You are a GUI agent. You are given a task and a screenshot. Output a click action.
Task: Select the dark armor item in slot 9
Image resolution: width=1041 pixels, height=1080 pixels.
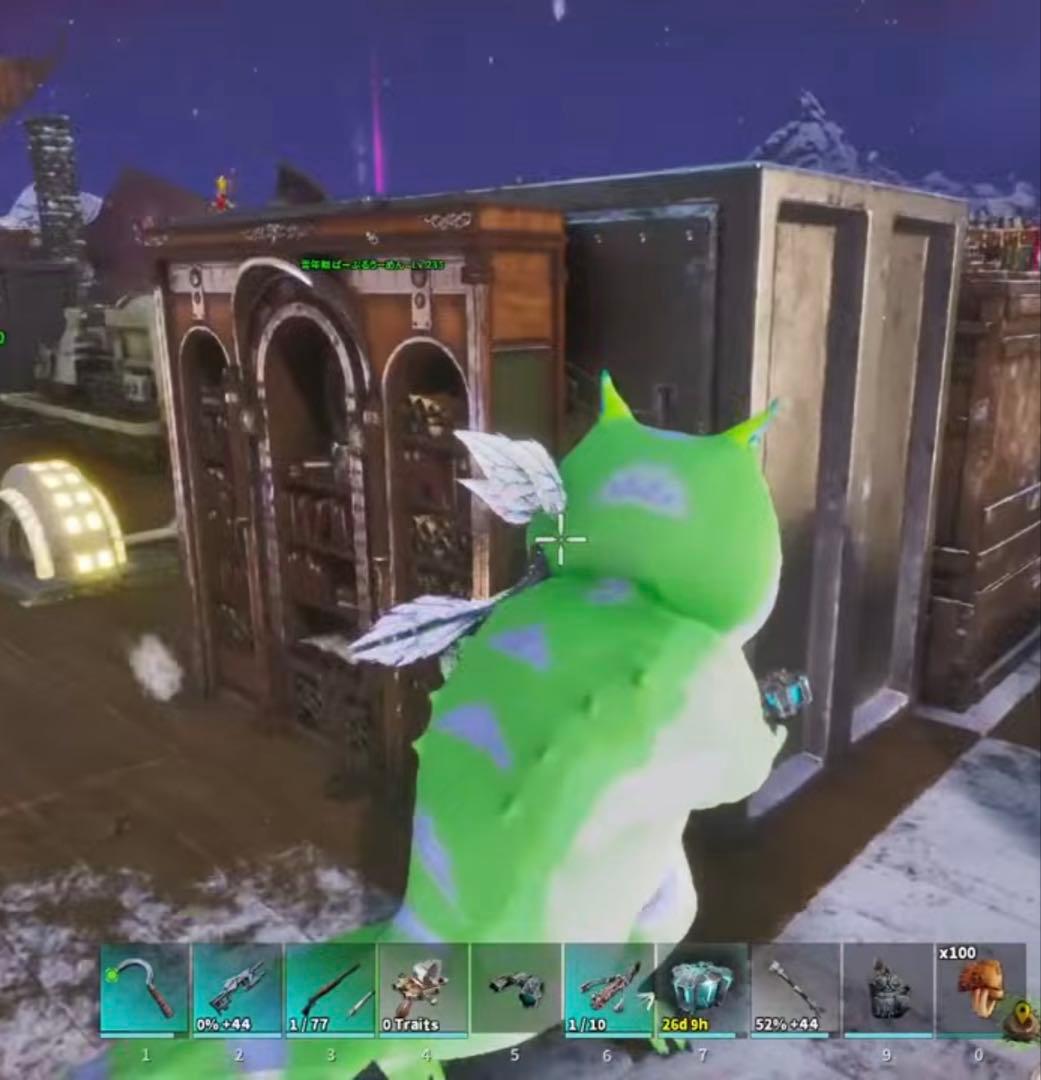click(888, 990)
